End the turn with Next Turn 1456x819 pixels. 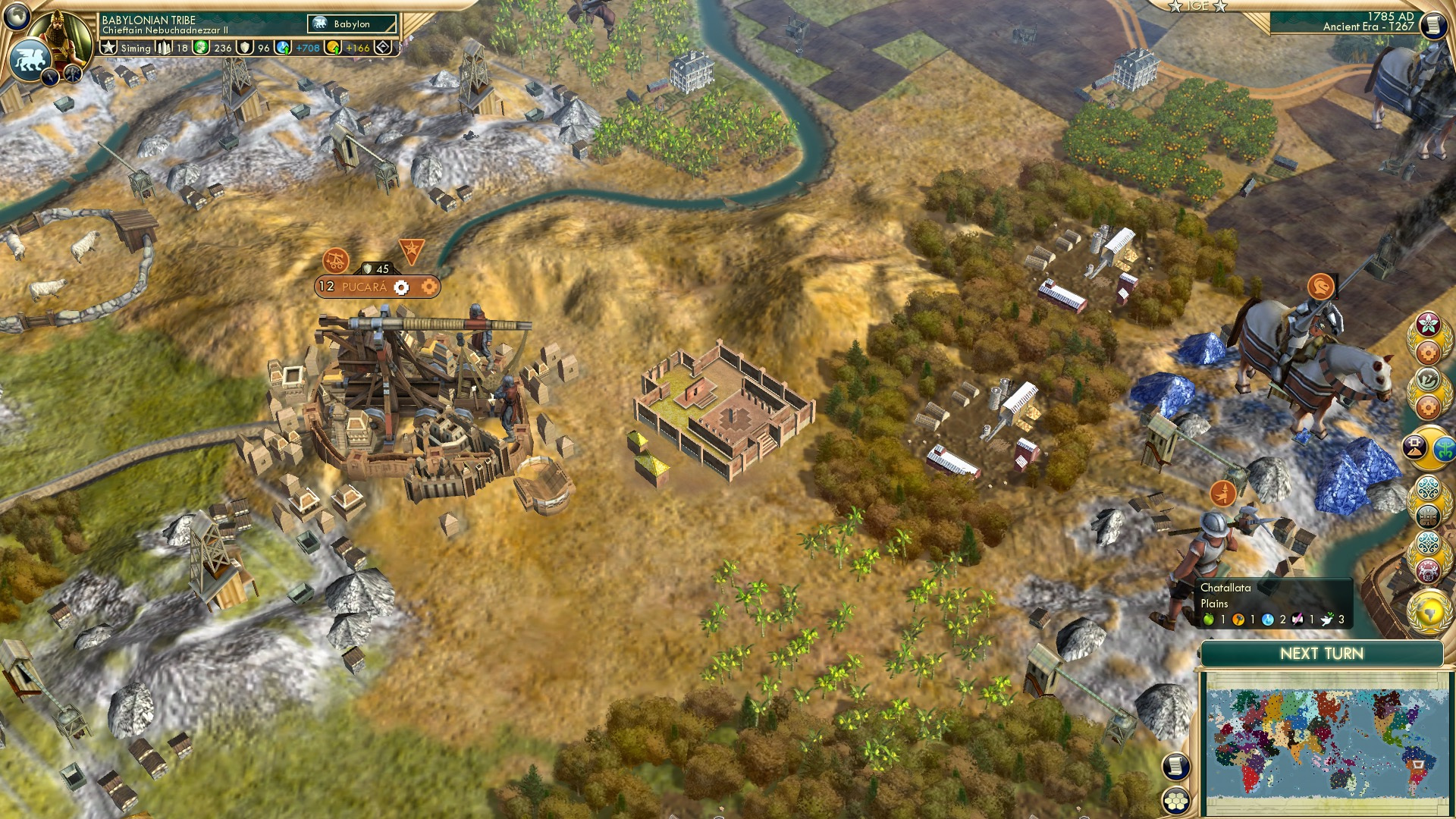(x=1321, y=654)
